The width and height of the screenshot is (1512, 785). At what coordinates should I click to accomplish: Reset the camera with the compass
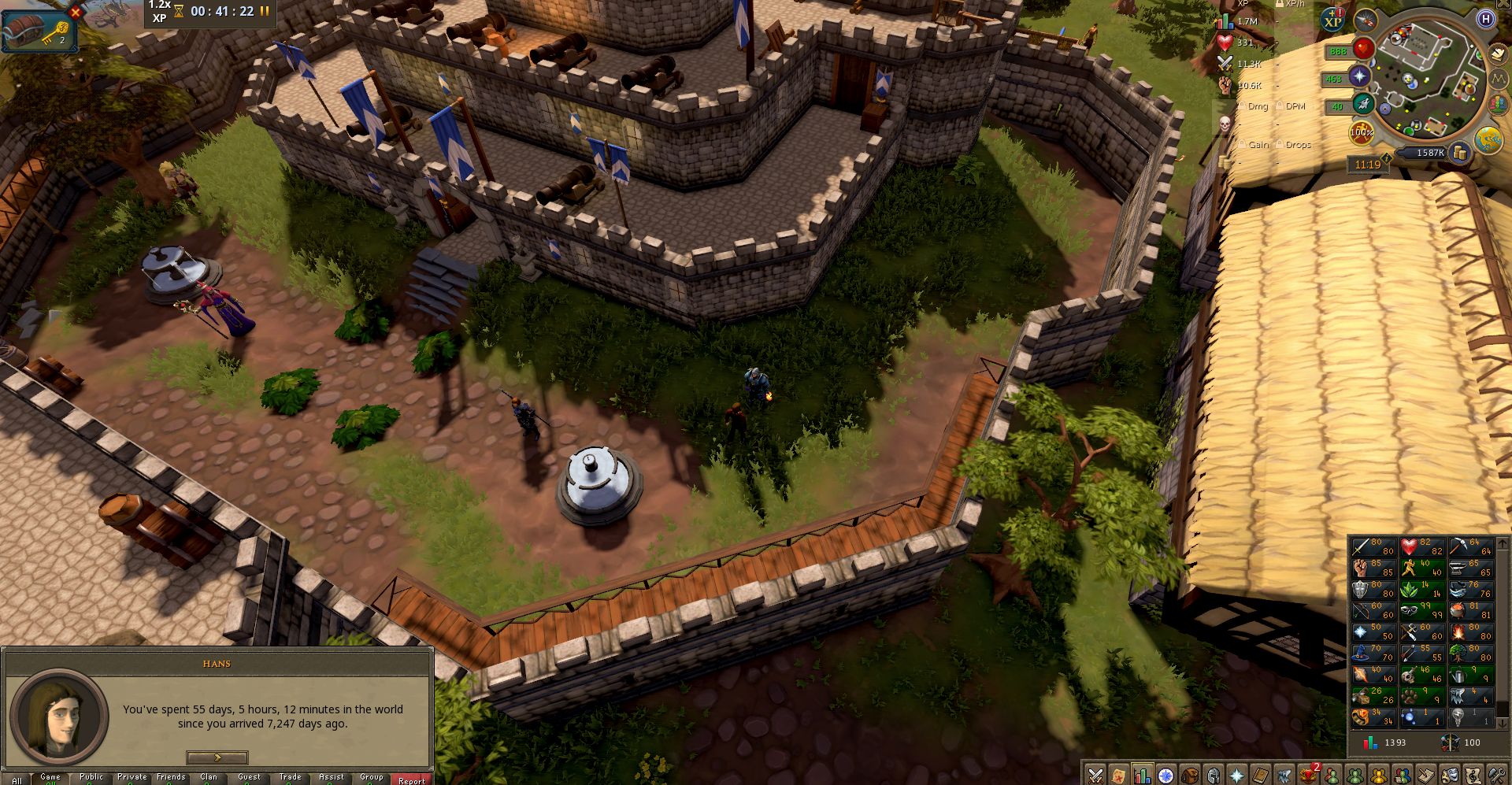tap(1366, 20)
